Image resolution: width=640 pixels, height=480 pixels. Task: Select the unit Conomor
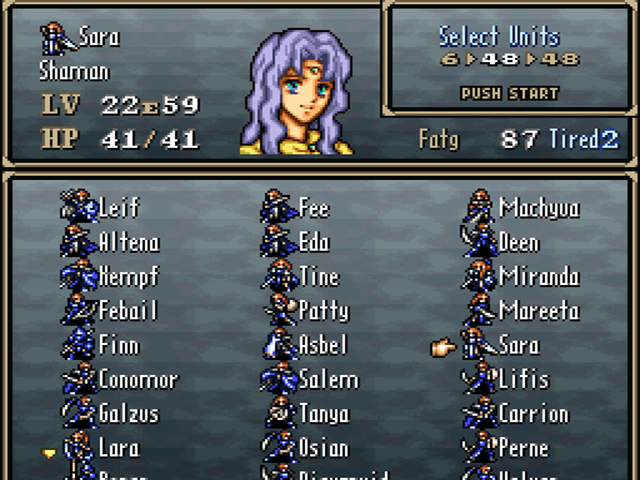click(137, 379)
